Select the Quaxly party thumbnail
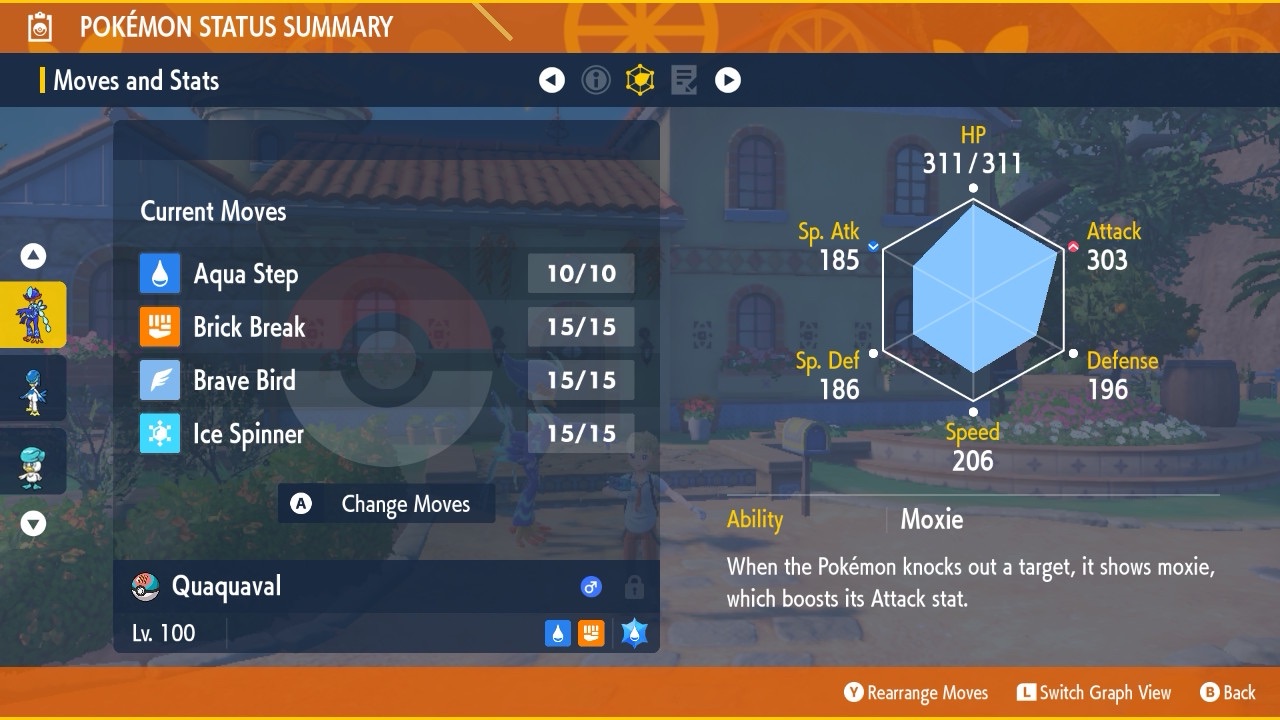 click(33, 462)
